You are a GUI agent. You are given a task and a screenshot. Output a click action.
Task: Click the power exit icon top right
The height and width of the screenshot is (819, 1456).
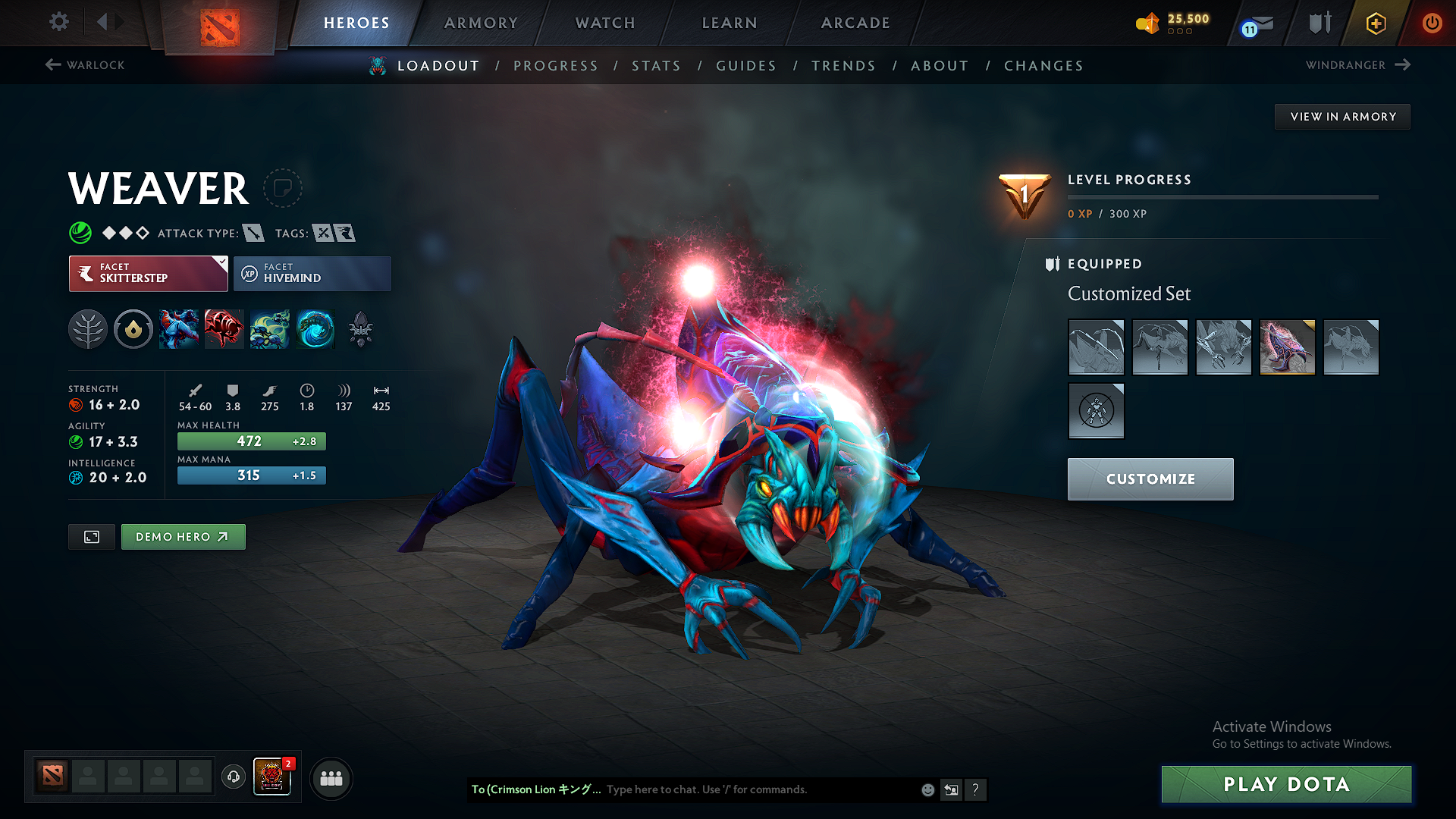tap(1432, 24)
